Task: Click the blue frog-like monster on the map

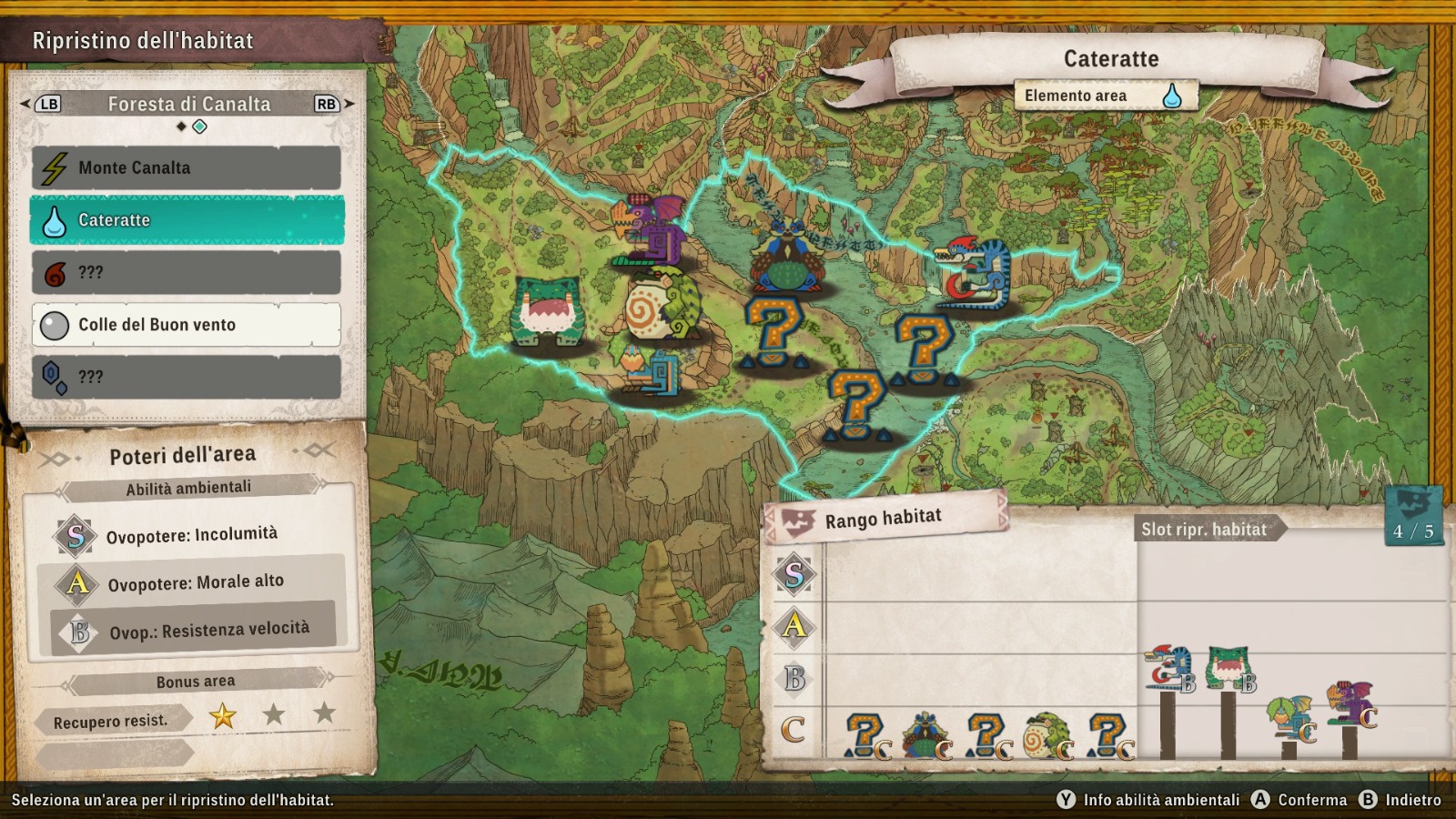Action: pos(786,257)
